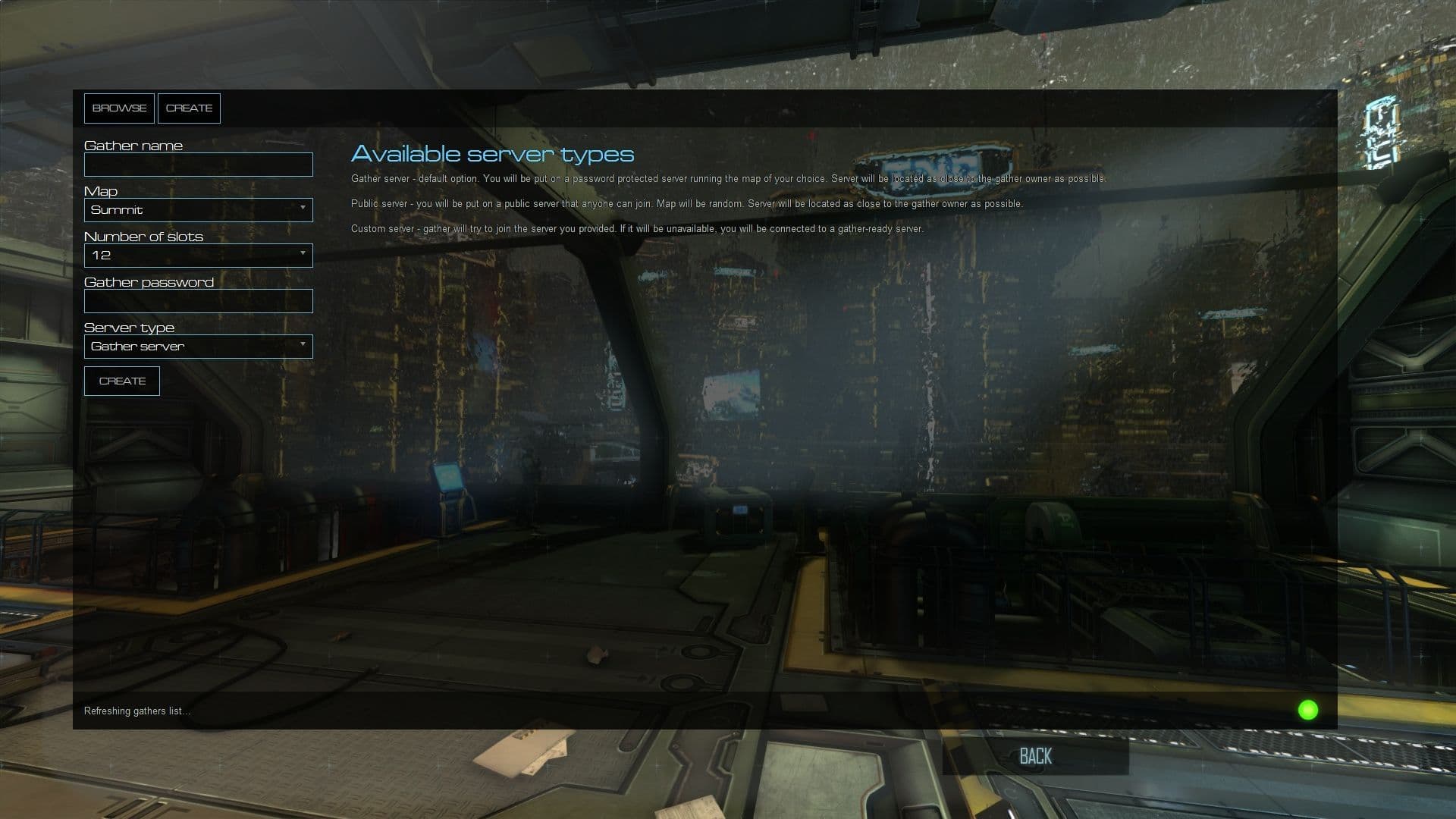Open the Server type dropdown
Screen dimensions: 1456x819
click(x=197, y=346)
